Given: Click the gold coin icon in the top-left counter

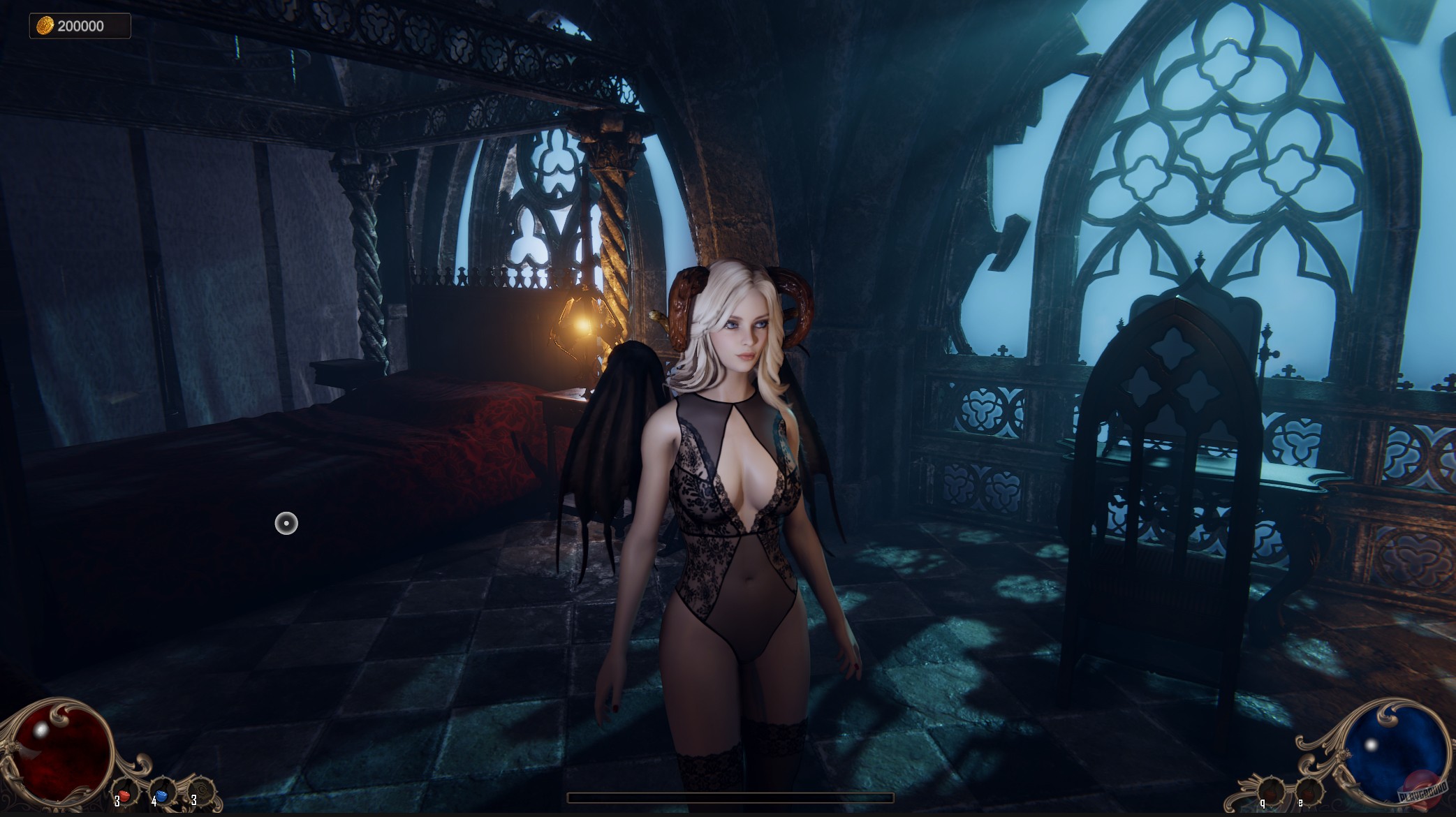Looking at the screenshot, I should click(44, 24).
